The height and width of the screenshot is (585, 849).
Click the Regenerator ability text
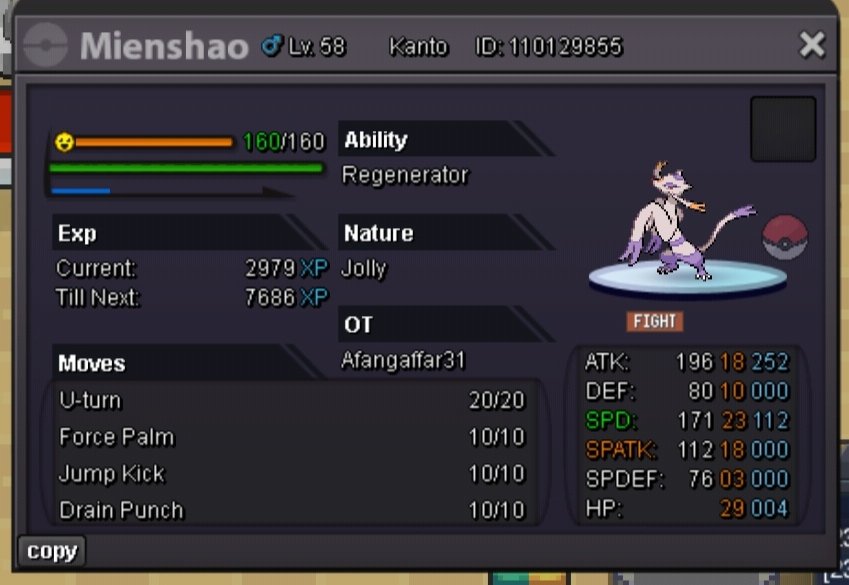[x=405, y=175]
